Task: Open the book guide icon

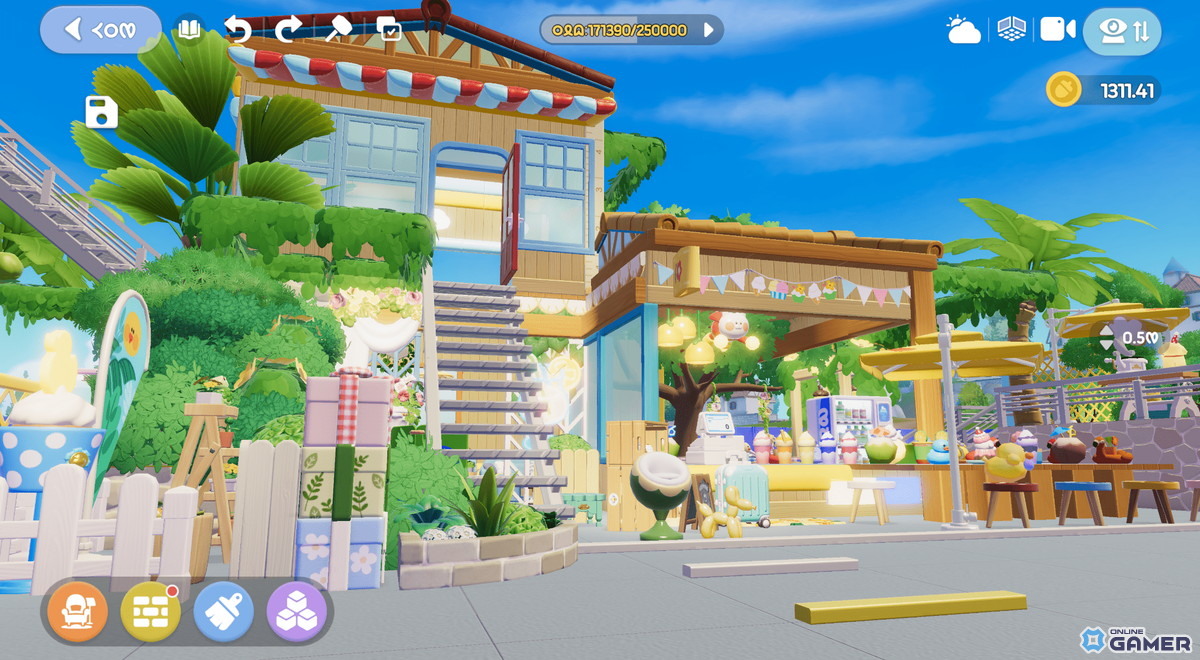Action: tap(188, 29)
